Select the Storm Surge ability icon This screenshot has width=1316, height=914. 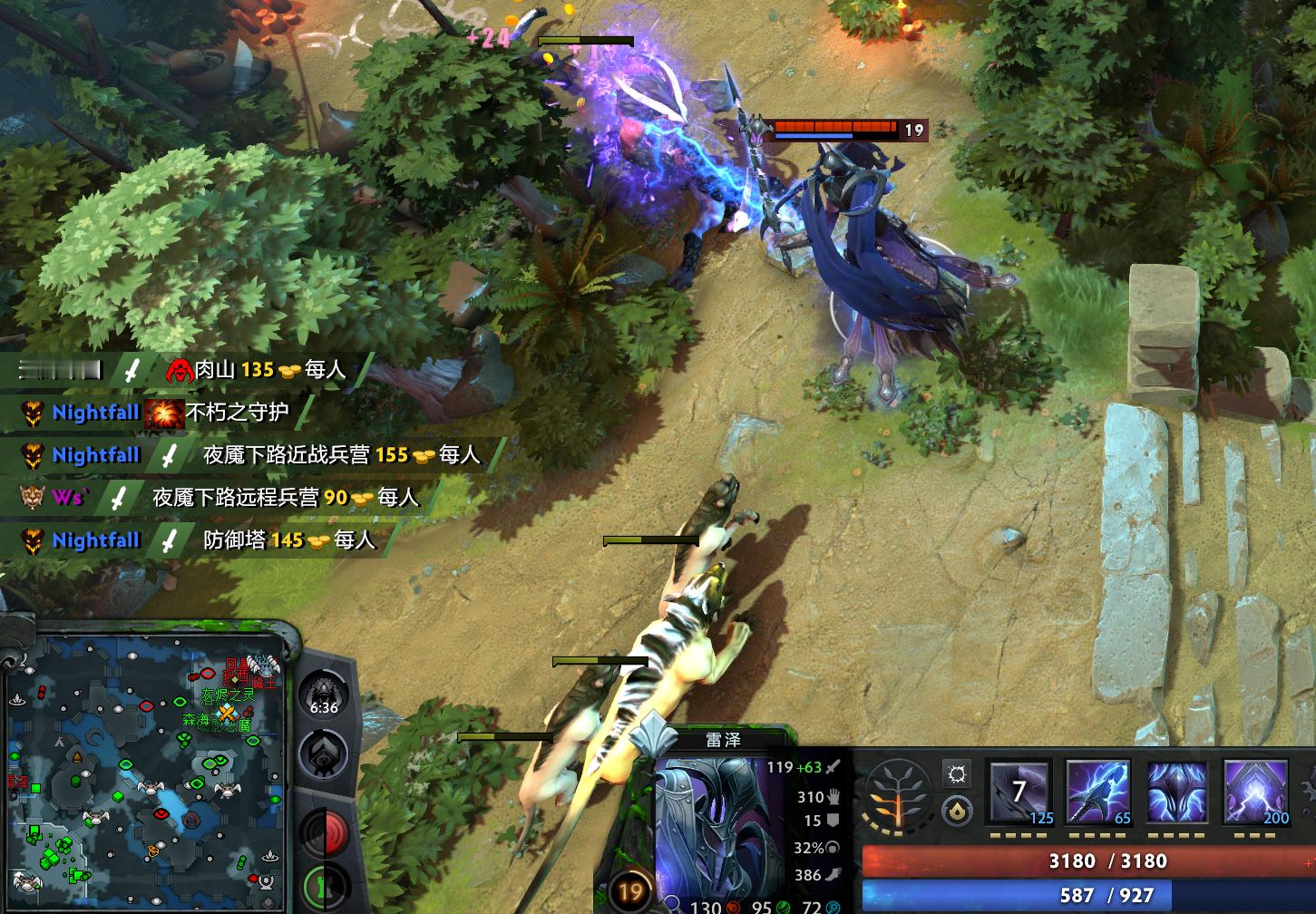(1177, 793)
